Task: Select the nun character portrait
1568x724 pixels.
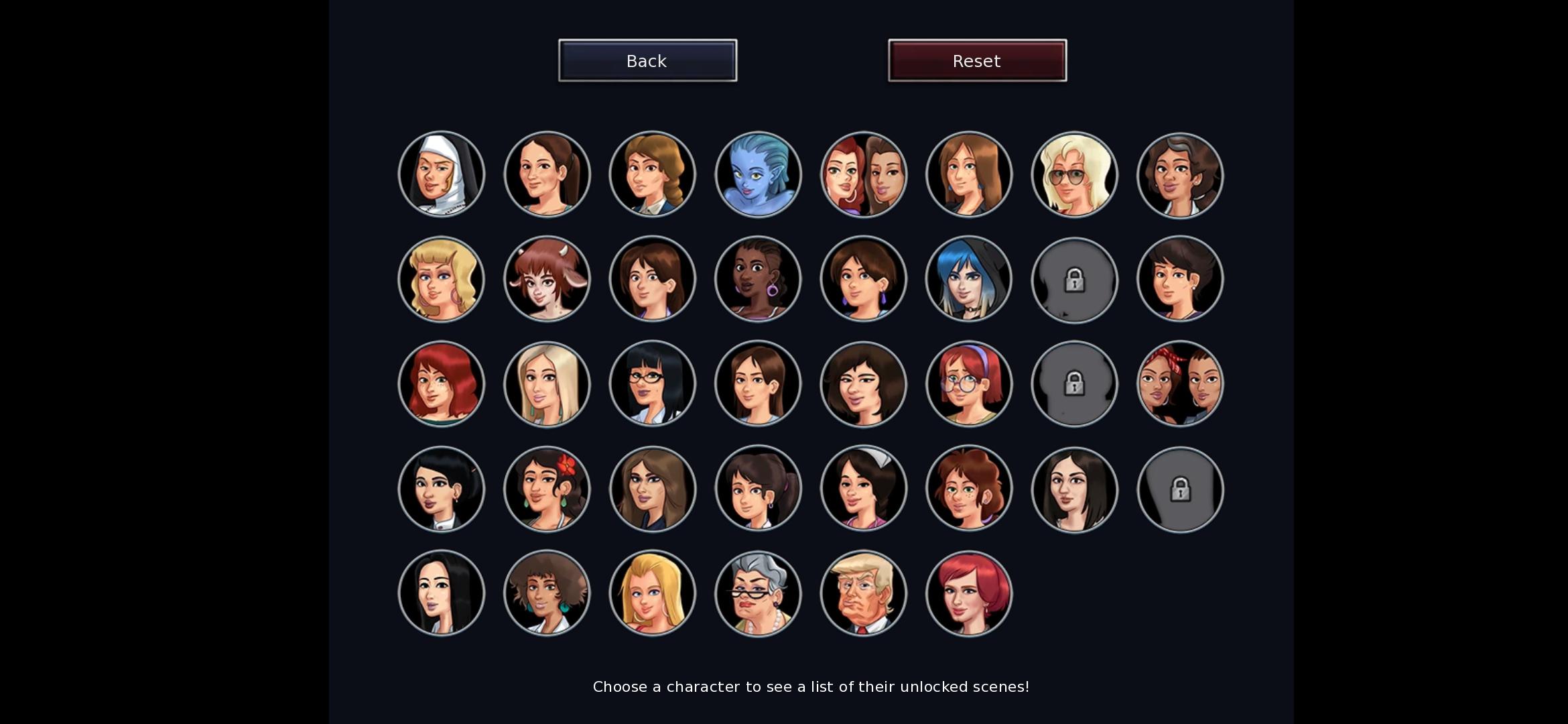Action: (x=441, y=174)
